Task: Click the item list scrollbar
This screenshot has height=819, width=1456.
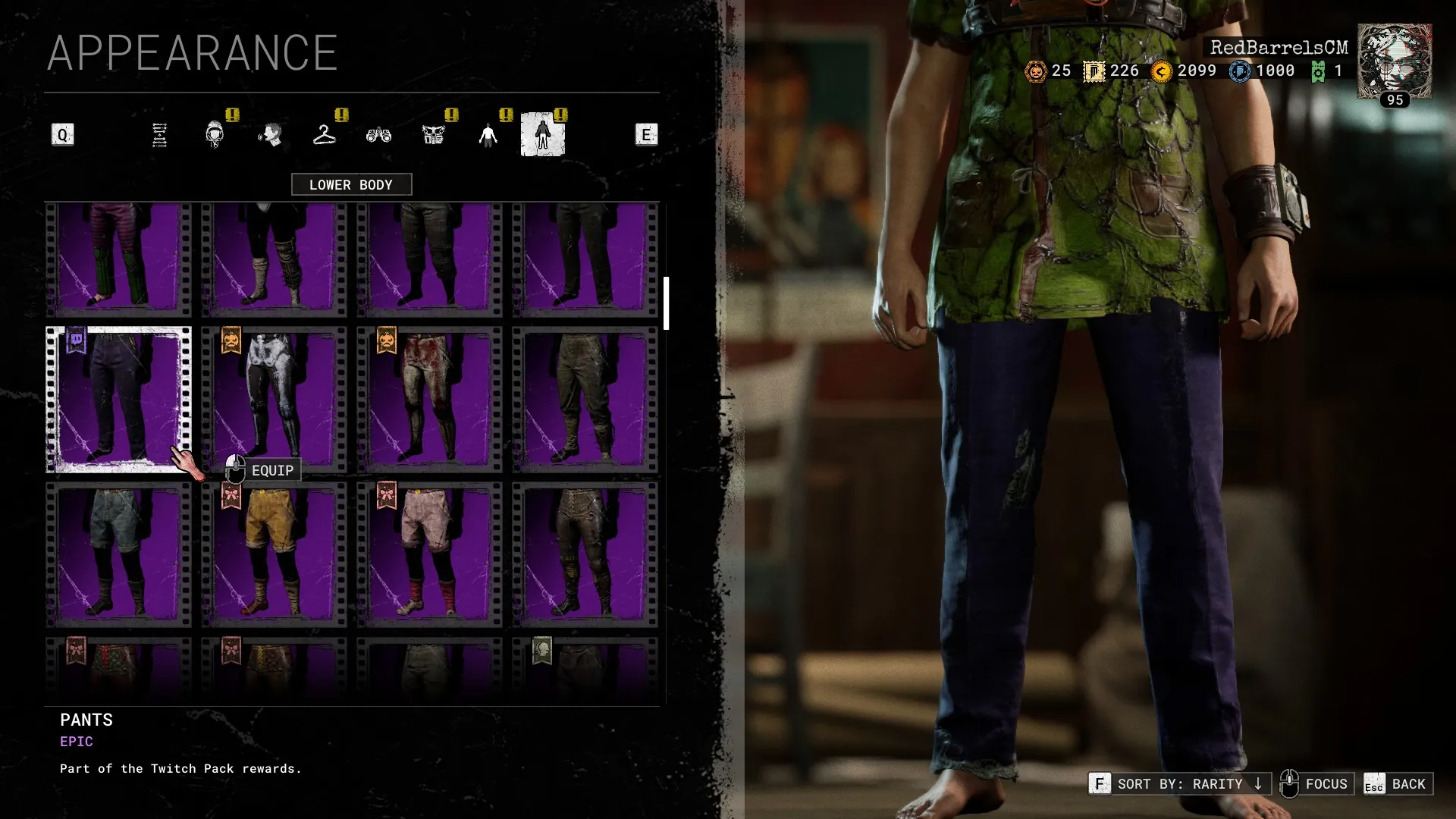Action: (667, 303)
